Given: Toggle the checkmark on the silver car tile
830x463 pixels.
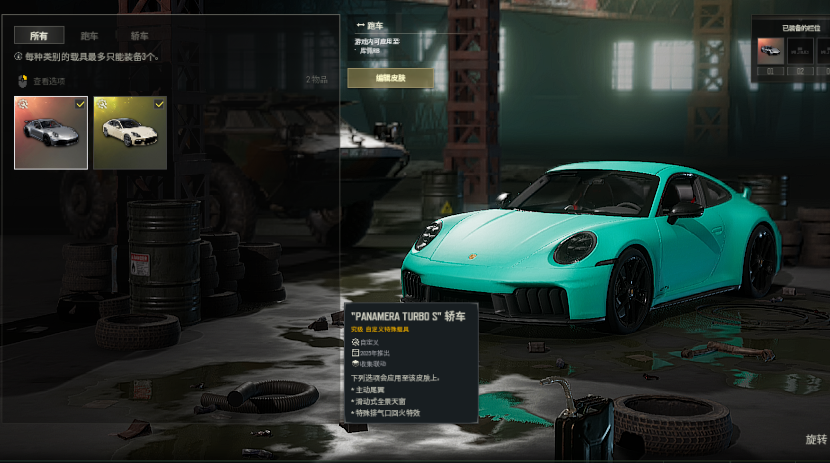Looking at the screenshot, I should 80,103.
